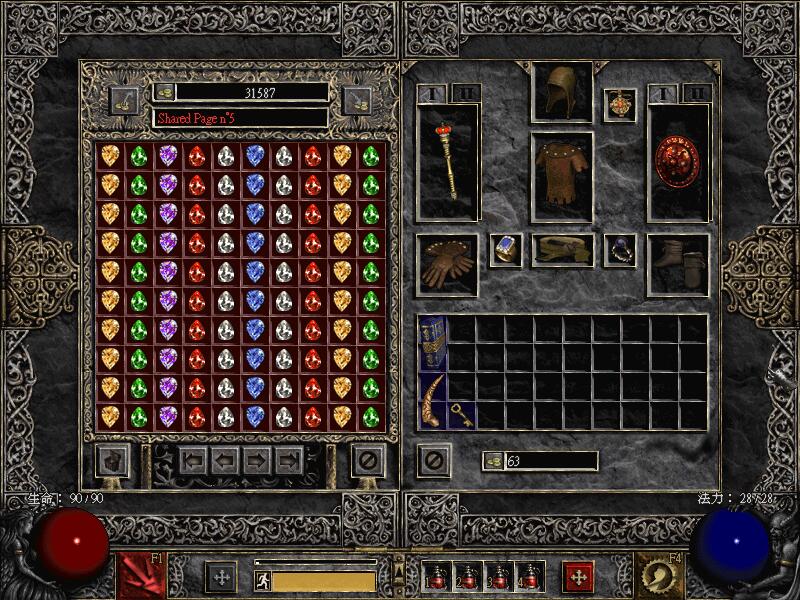This screenshot has width=800, height=600.
Task: Open the right-click skill selector
Action: 660,577
